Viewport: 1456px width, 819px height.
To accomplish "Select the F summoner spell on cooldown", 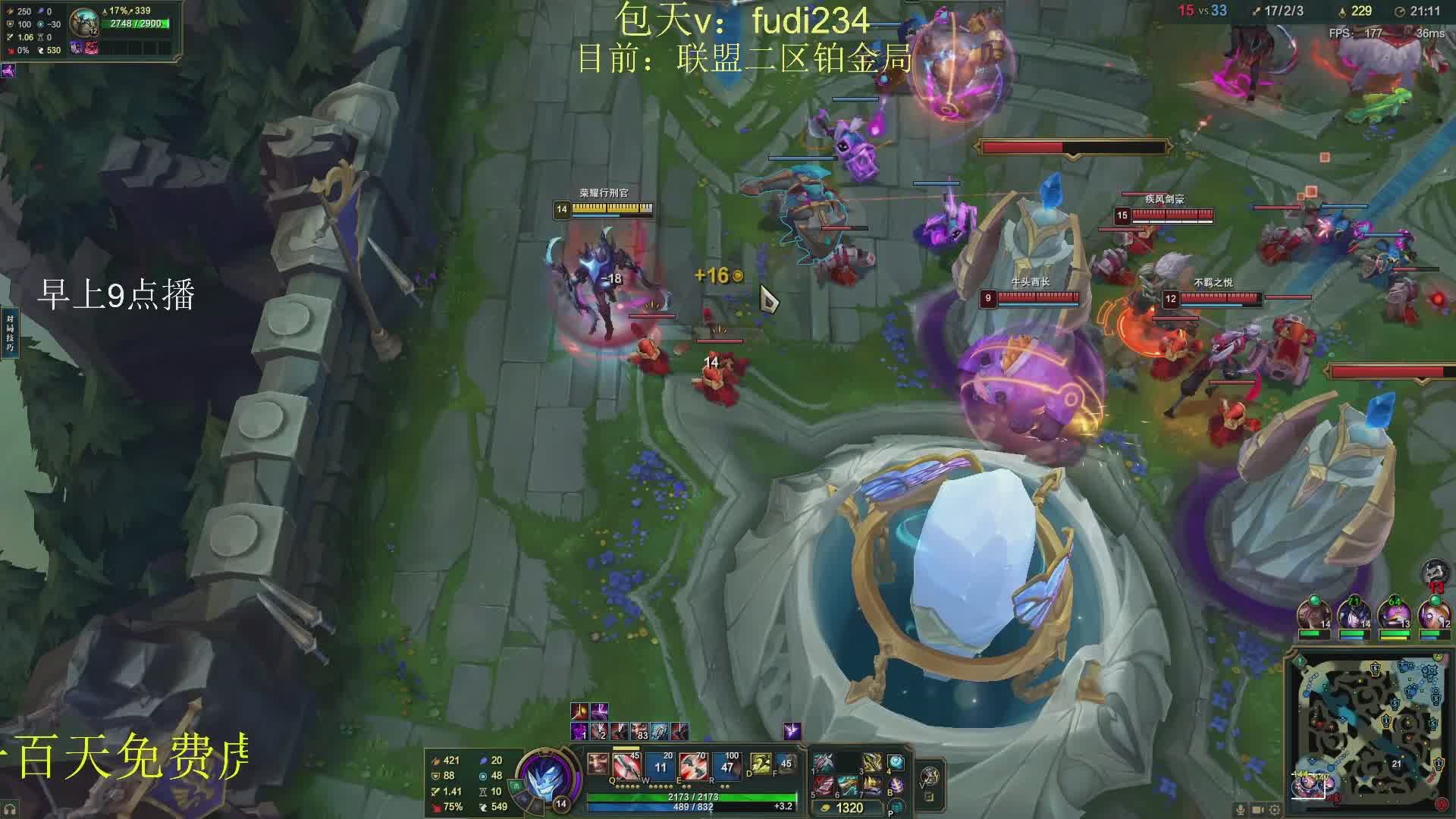I will click(x=786, y=764).
